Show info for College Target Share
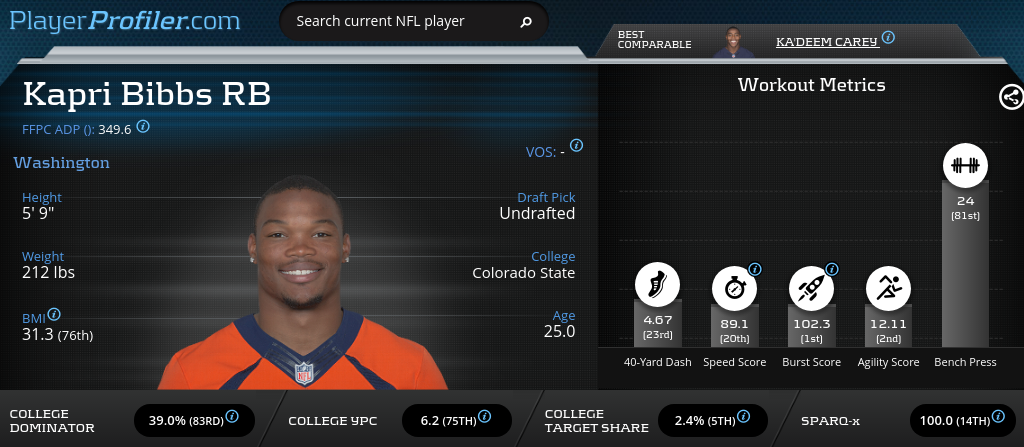The width and height of the screenshot is (1024, 447). click(745, 416)
